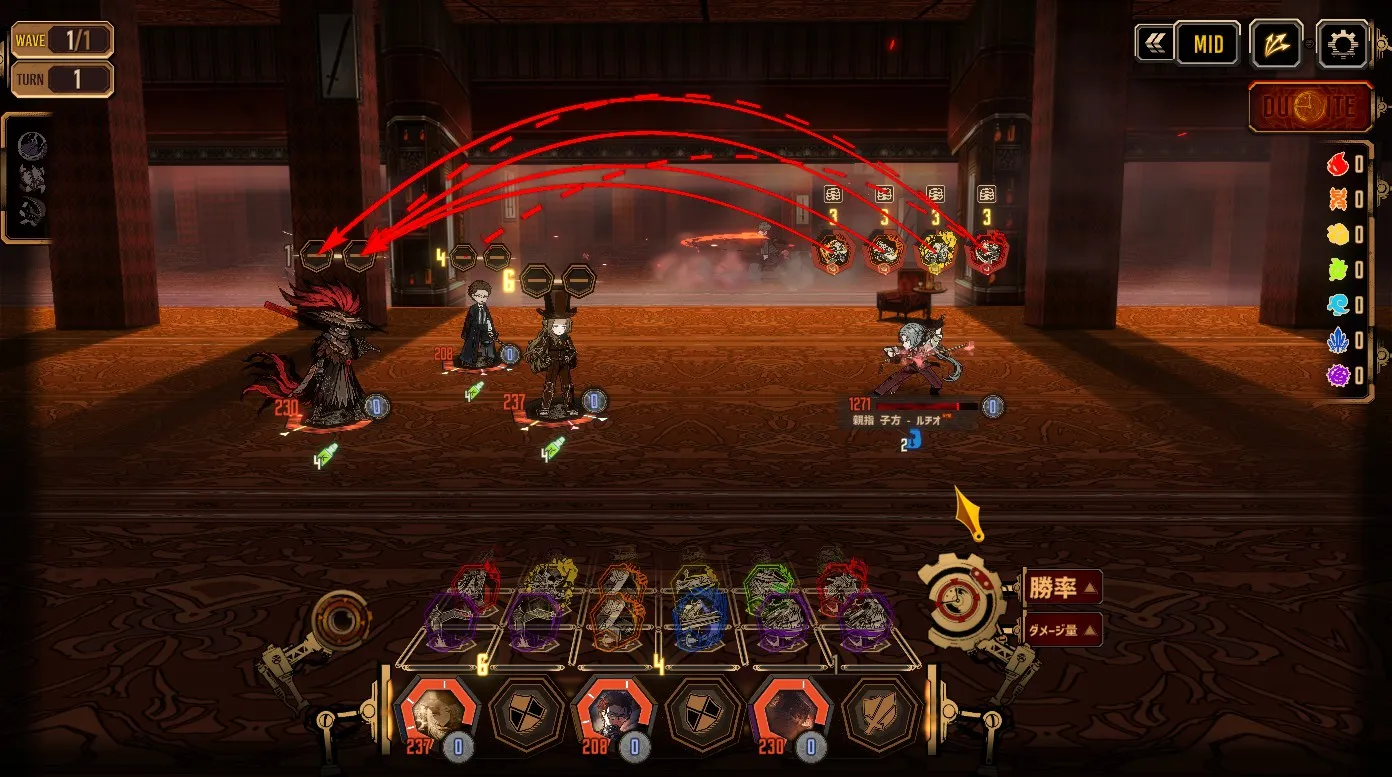Open the purple sin resource icon

tap(1338, 376)
